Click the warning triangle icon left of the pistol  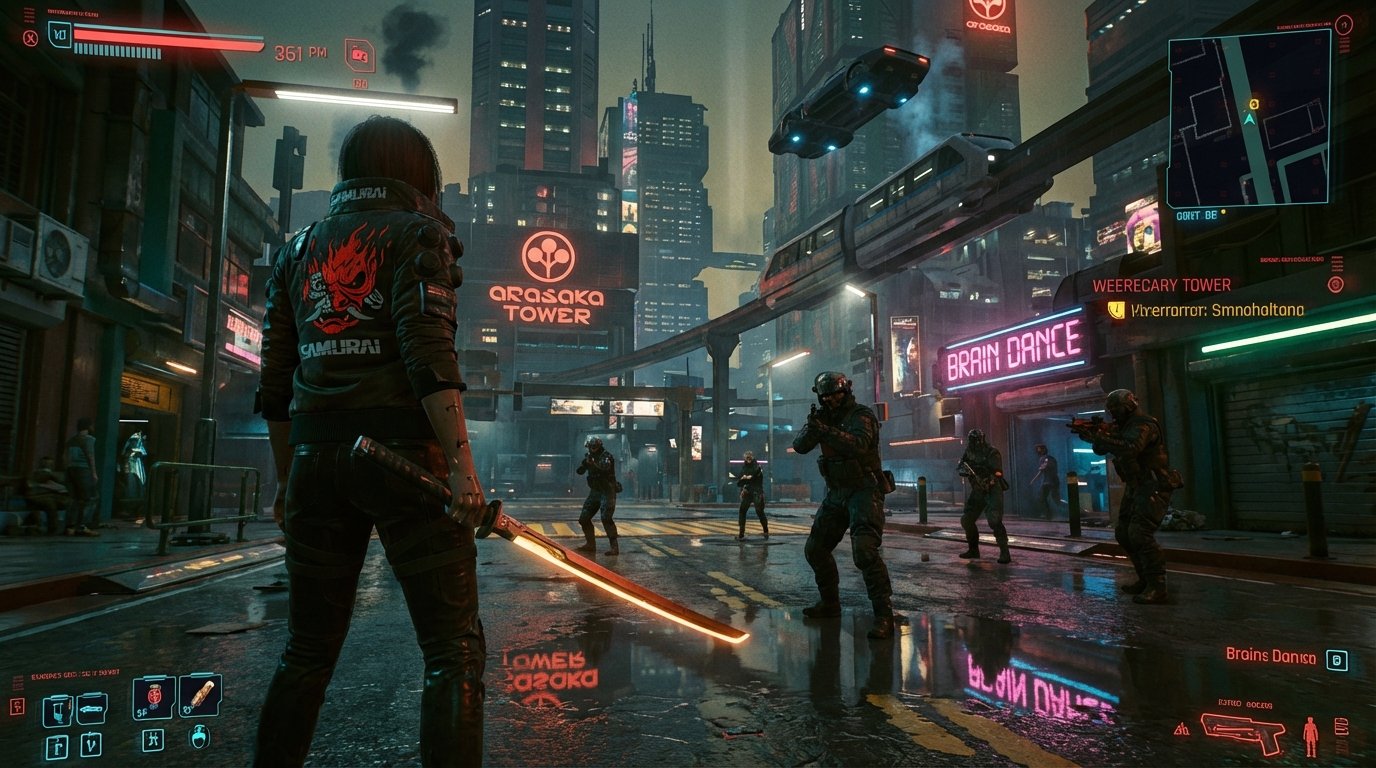click(x=1181, y=729)
